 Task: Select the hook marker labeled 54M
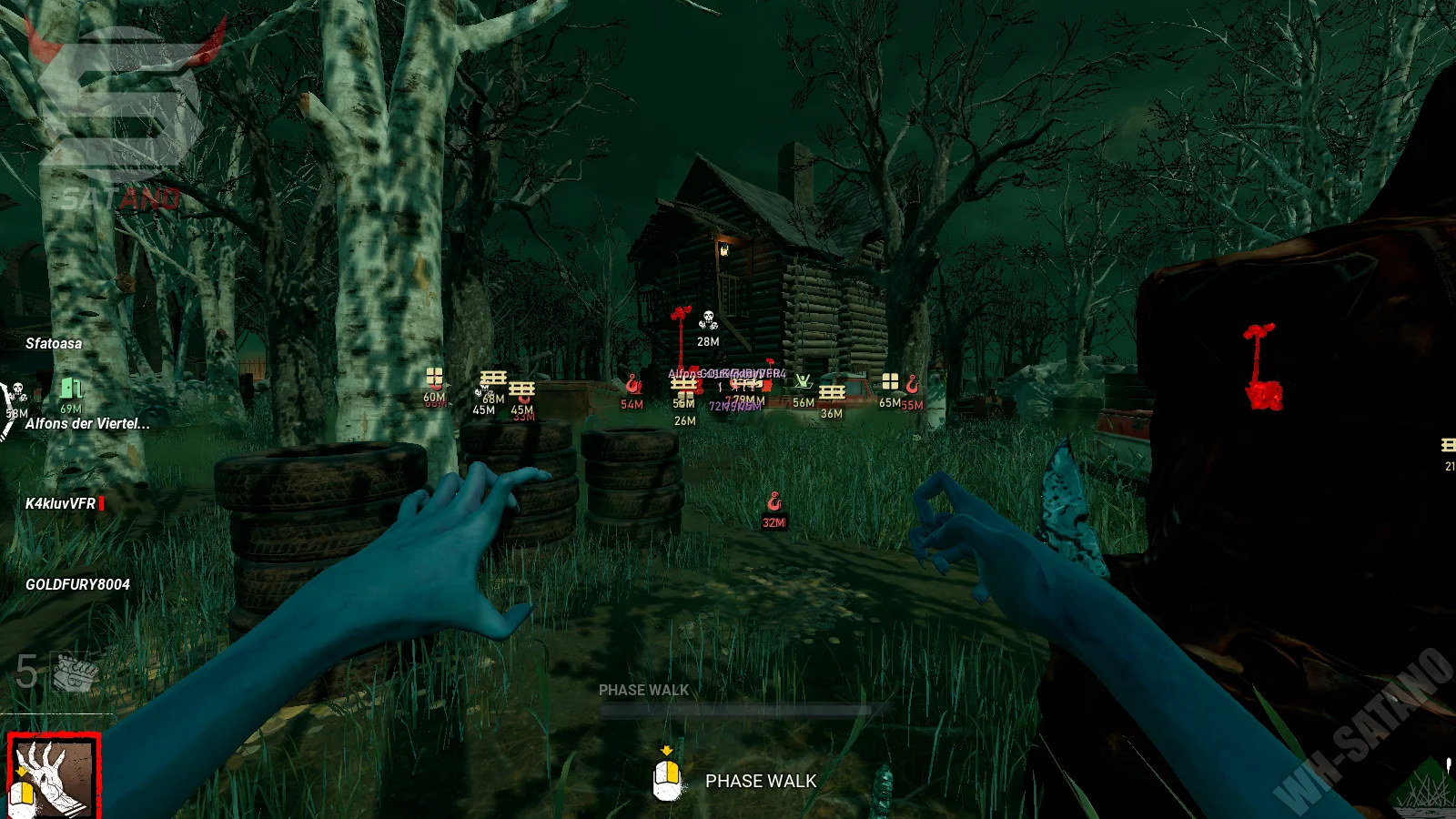coord(633,385)
